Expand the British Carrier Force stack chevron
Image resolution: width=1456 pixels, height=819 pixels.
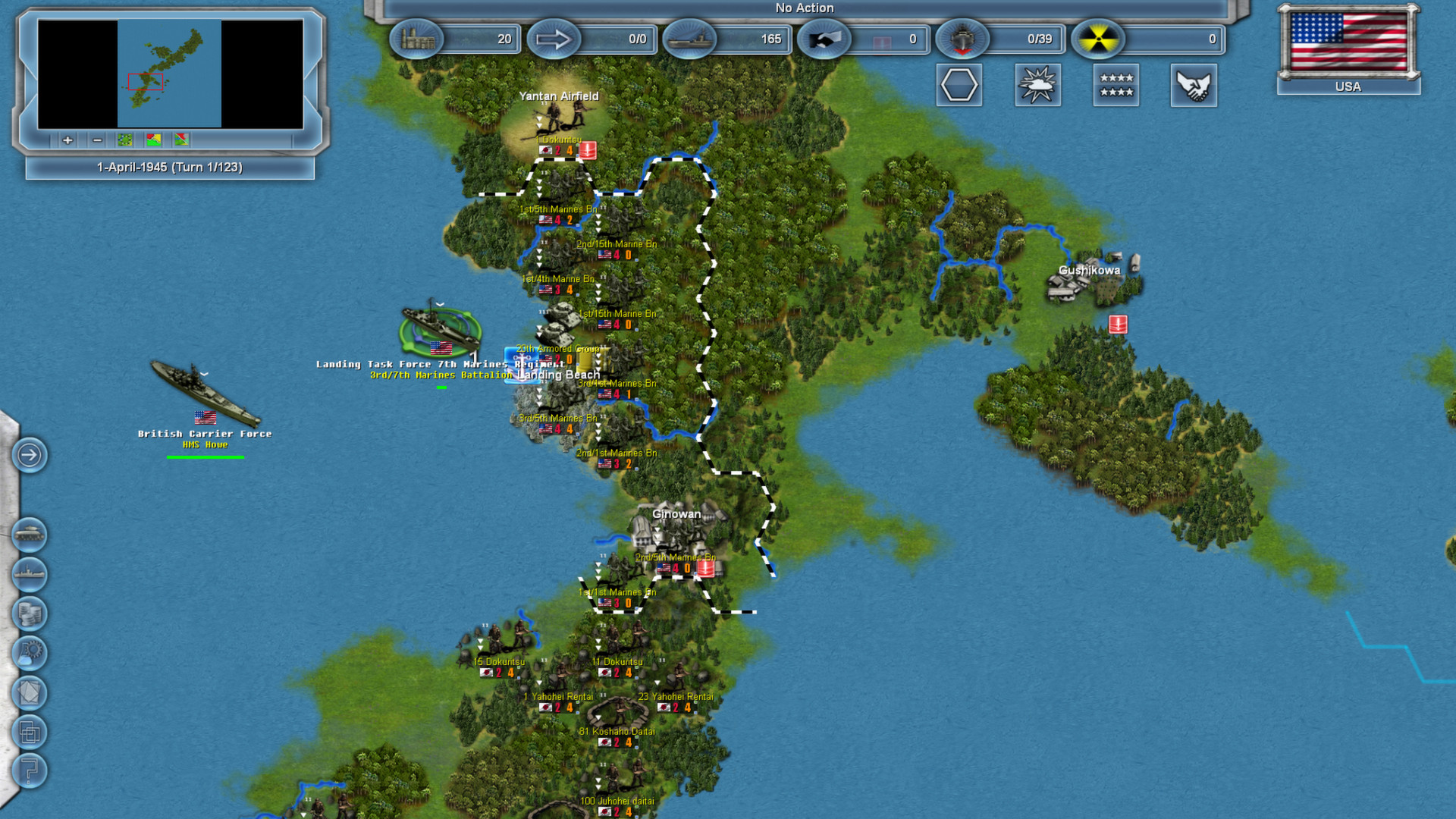click(203, 374)
